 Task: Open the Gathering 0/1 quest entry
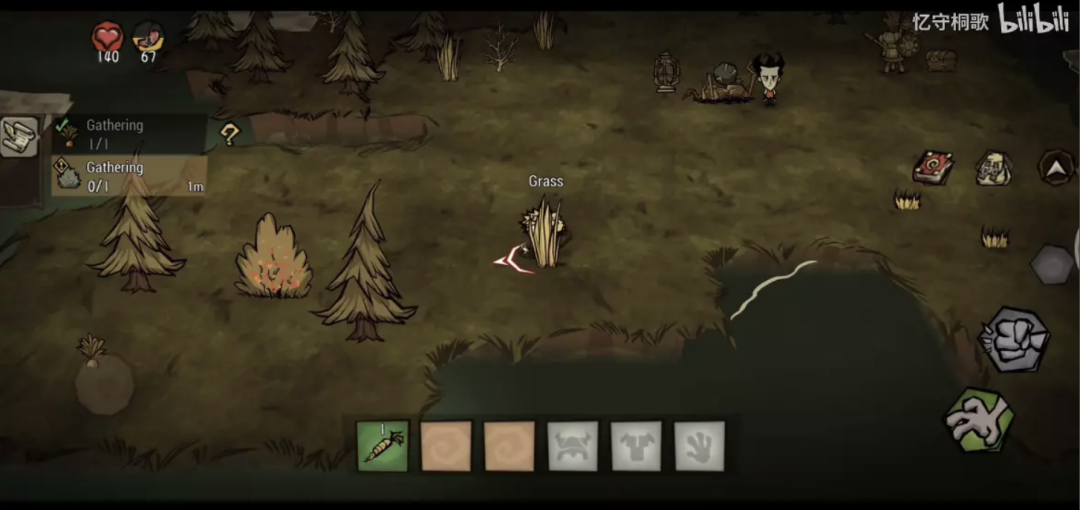coord(128,175)
